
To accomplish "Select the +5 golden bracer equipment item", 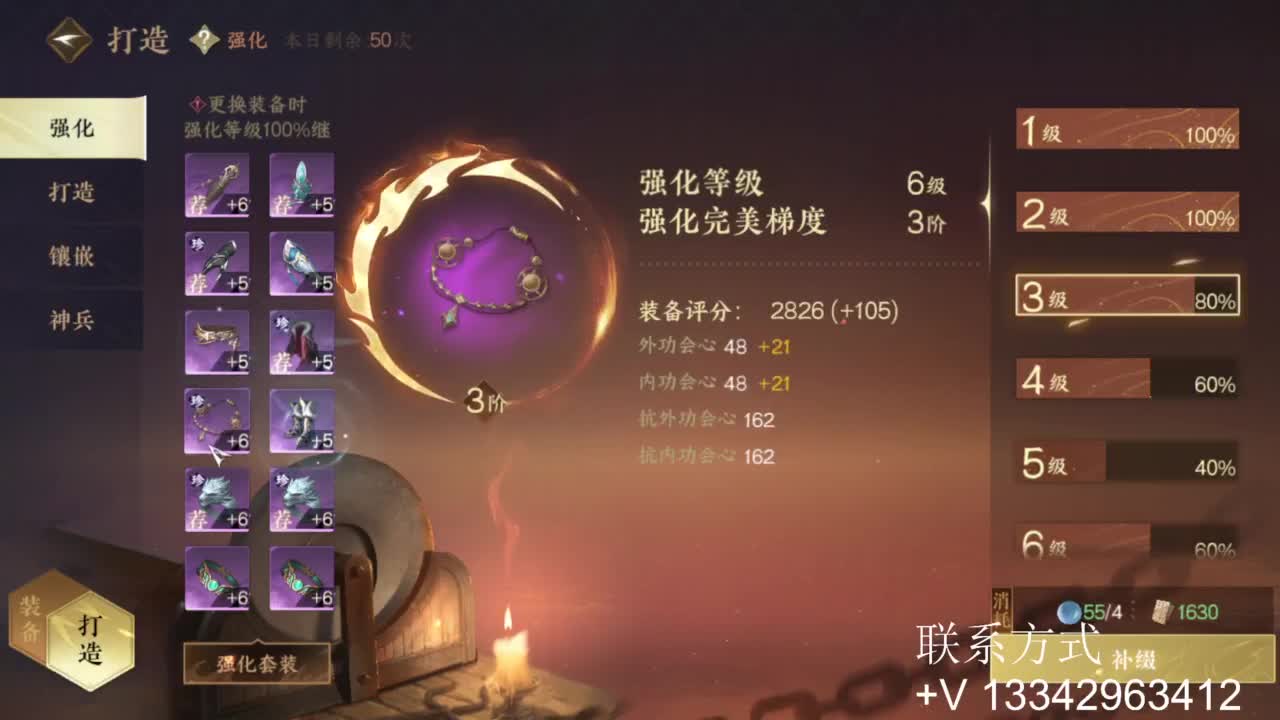I will tap(215, 340).
